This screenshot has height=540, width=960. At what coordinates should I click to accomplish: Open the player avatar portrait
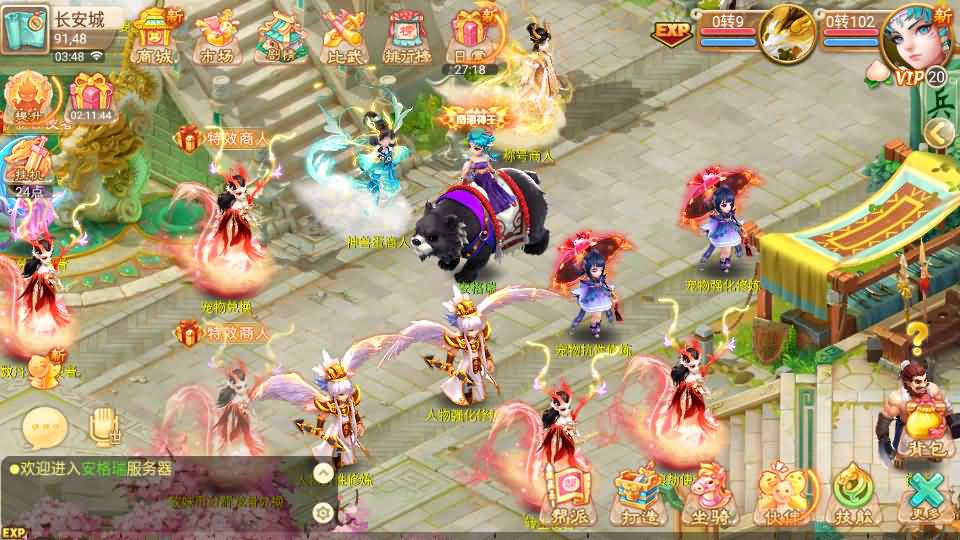[x=914, y=38]
